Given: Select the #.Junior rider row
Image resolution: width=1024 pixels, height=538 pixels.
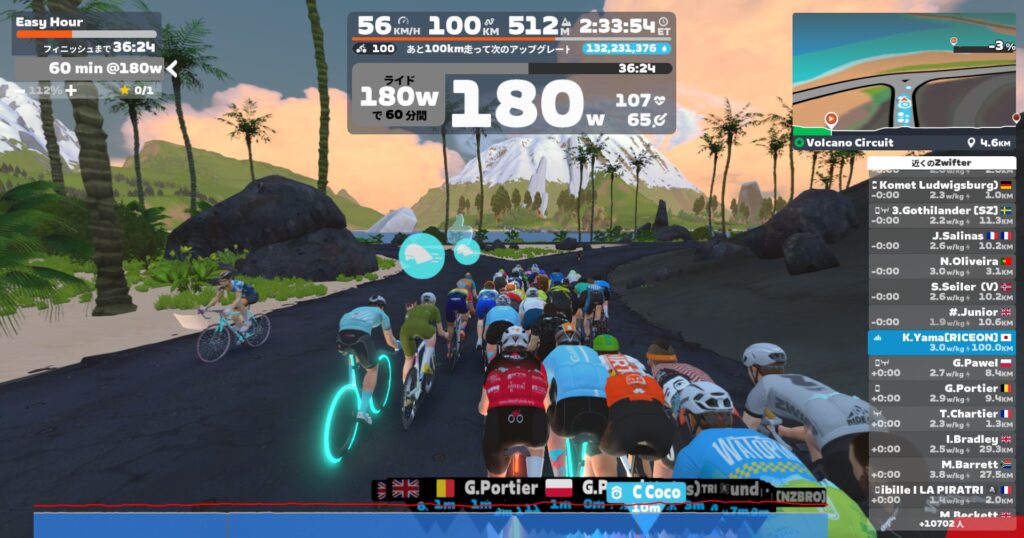Looking at the screenshot, I should click(x=941, y=317).
